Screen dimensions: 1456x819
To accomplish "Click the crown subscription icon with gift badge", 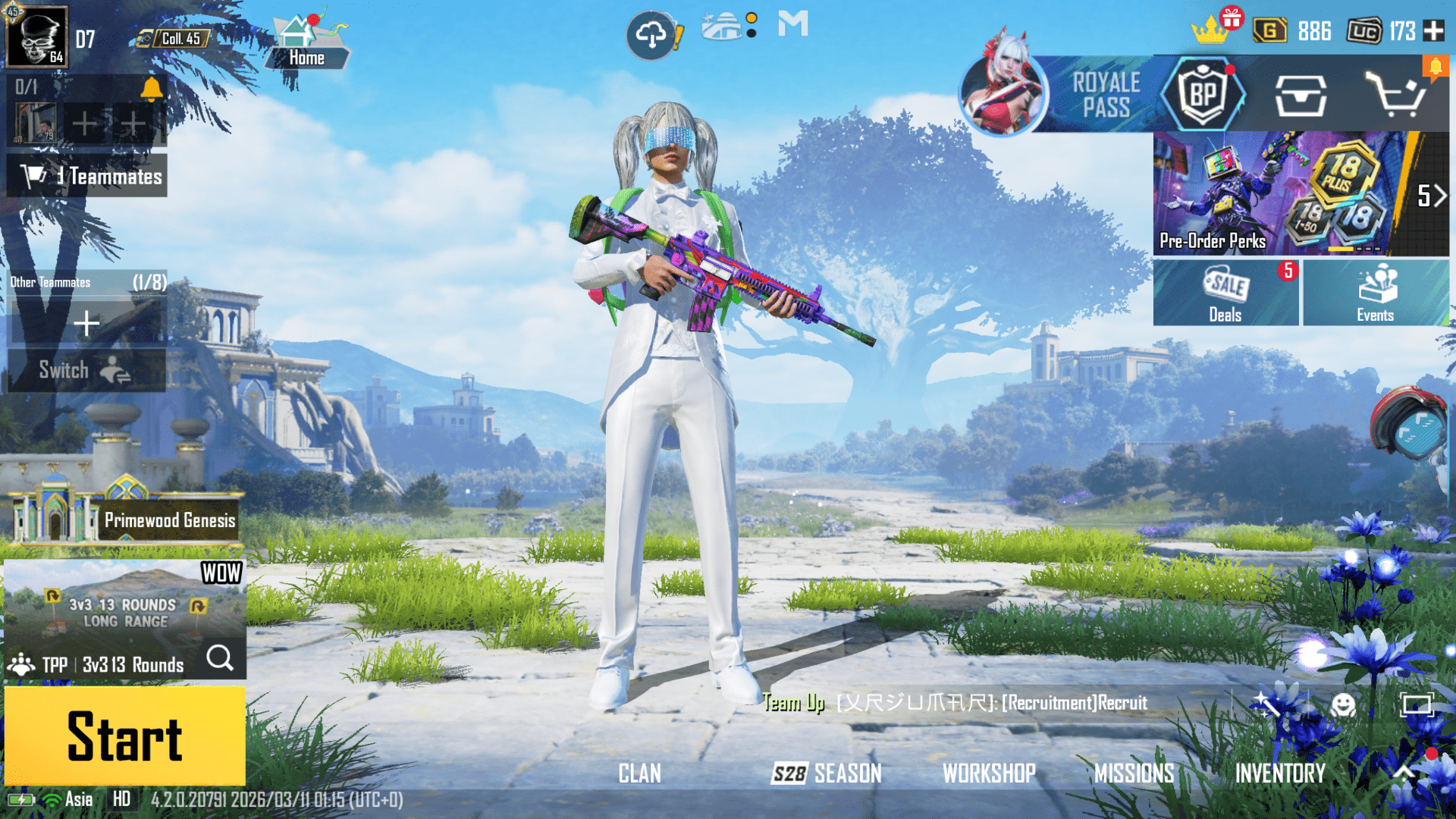I will (1211, 30).
